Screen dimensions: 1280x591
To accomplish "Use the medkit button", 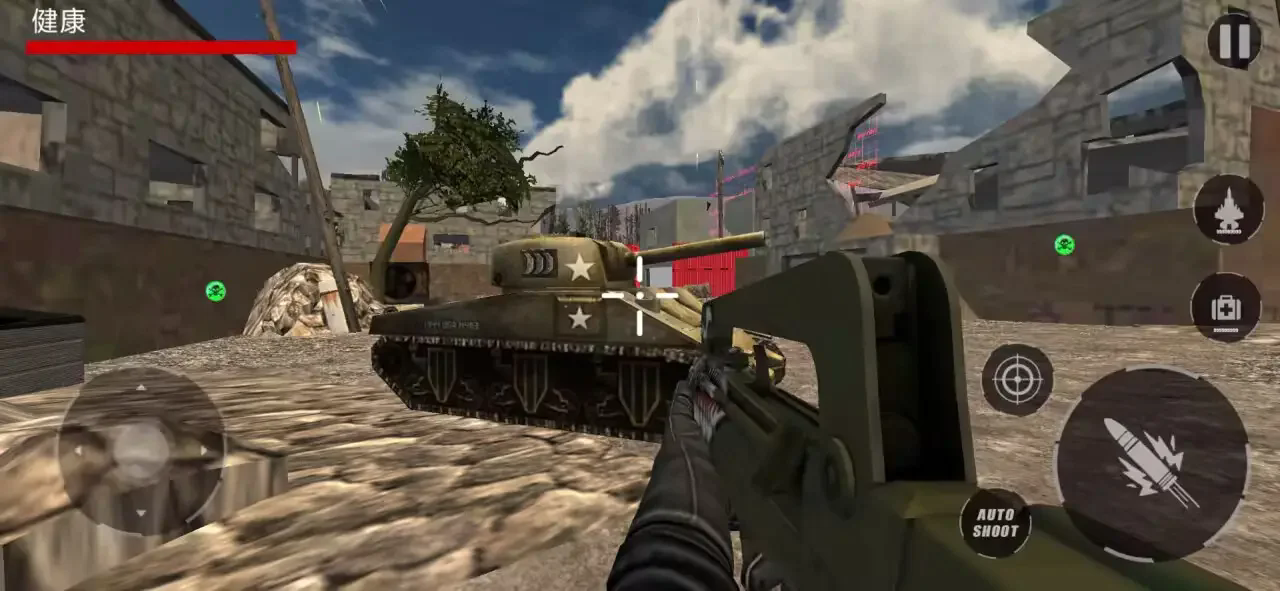I will tap(1225, 308).
